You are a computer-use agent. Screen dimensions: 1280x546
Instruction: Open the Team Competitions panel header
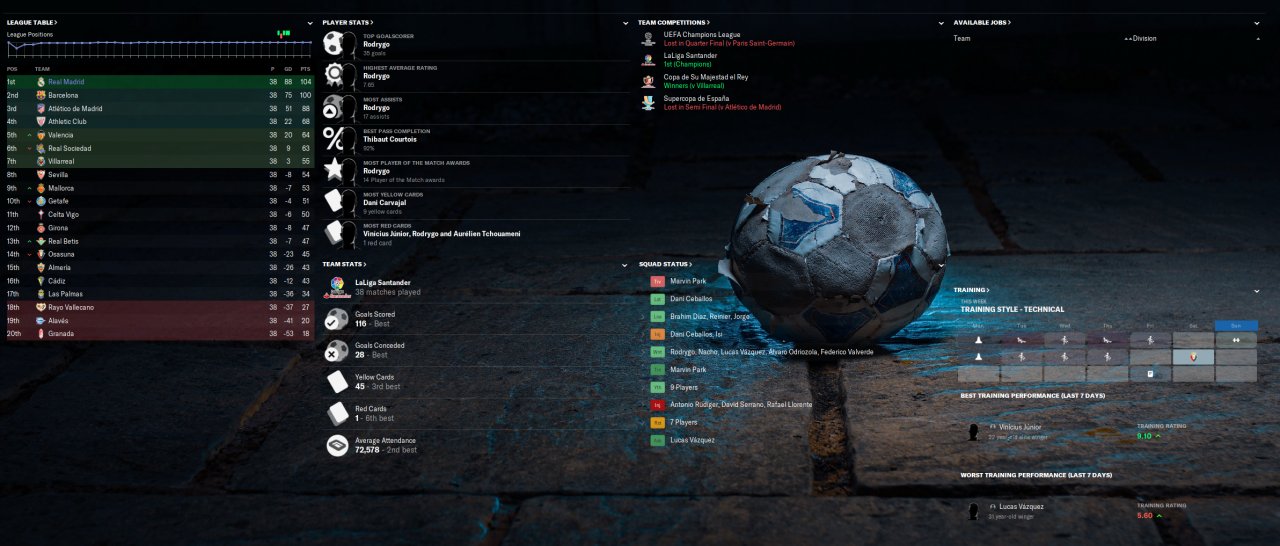(x=673, y=22)
